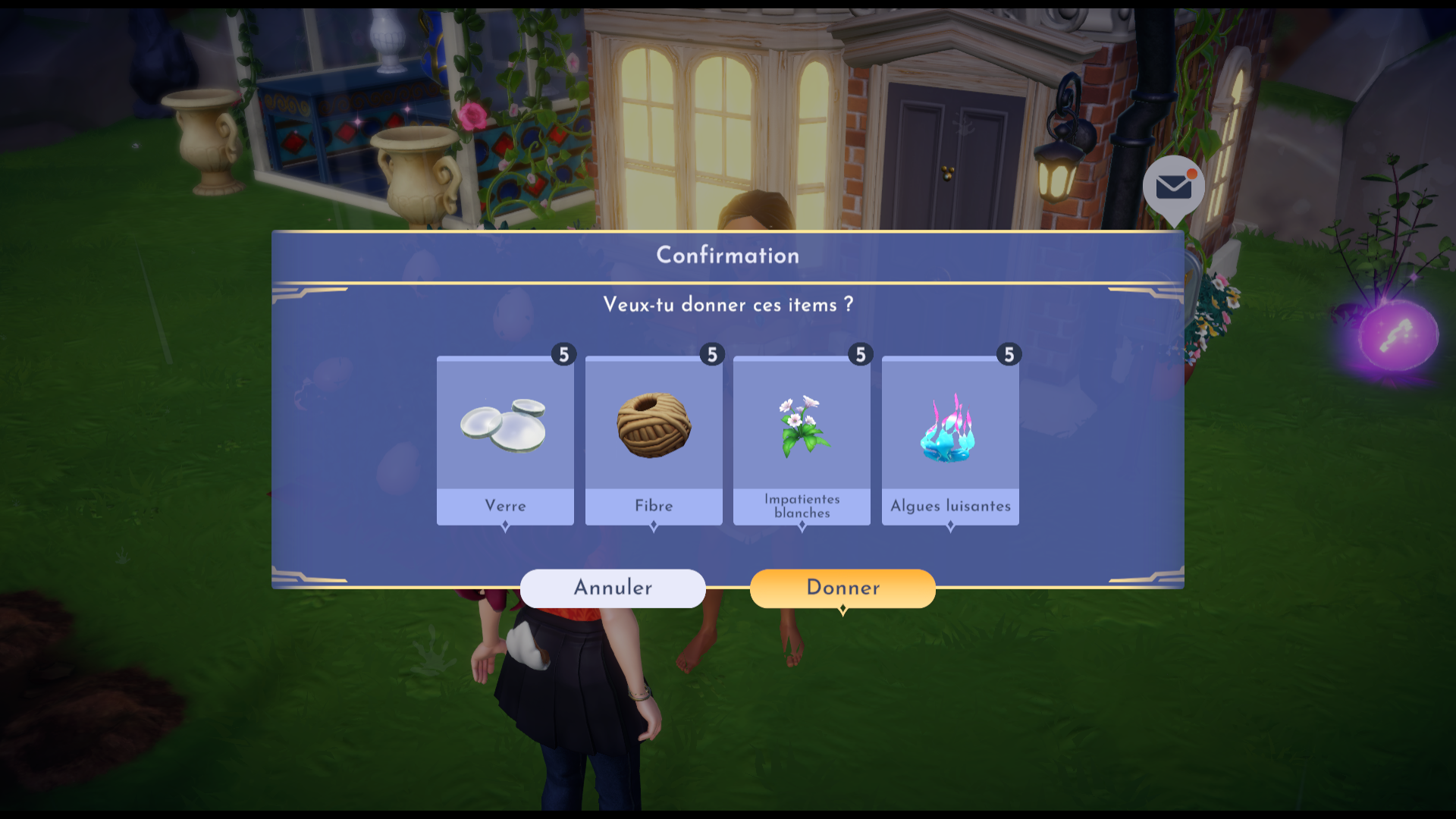Pick the Impatientes blanches card
1456x819 pixels.
point(802,441)
